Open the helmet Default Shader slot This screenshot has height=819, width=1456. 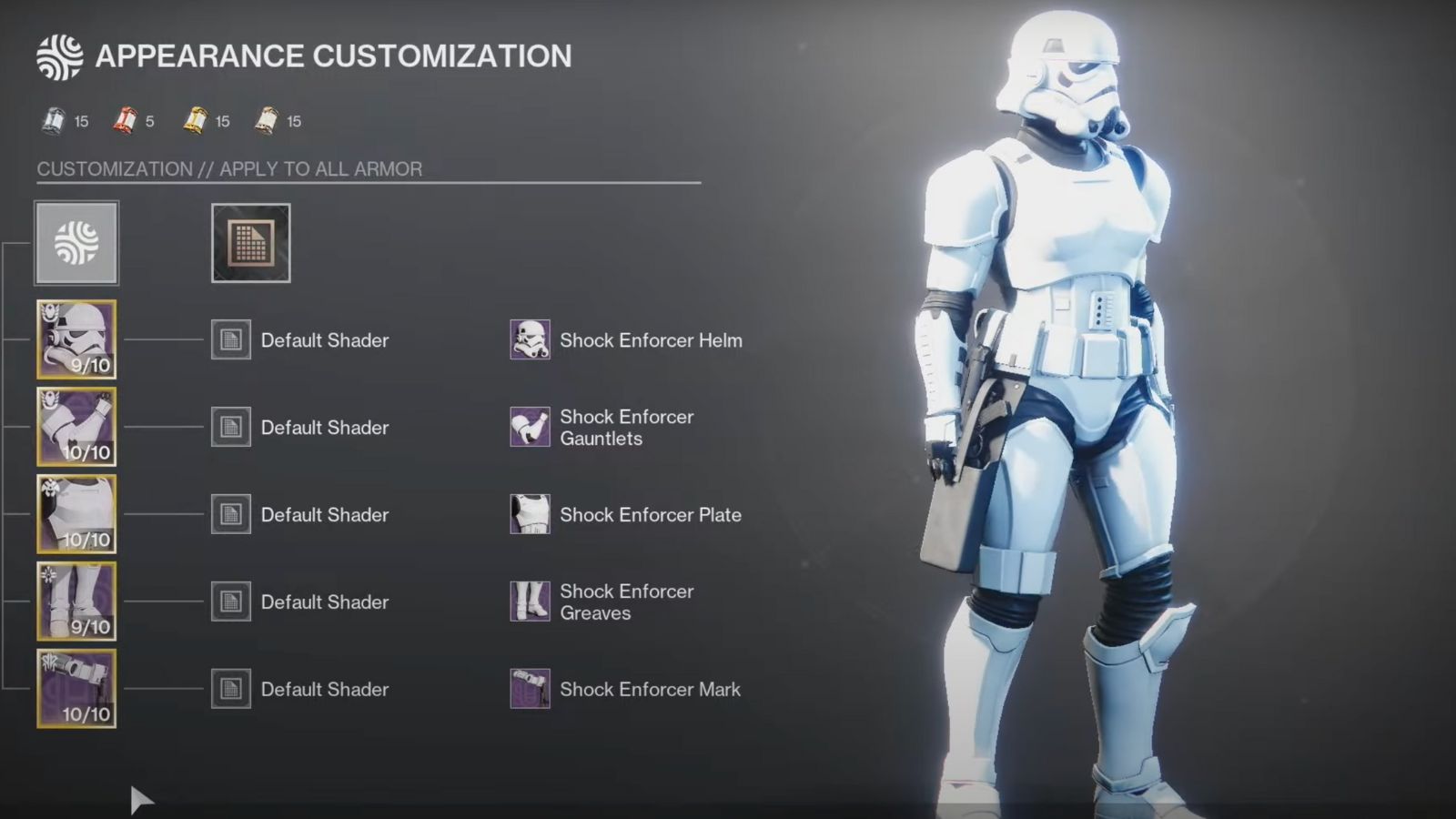click(230, 340)
